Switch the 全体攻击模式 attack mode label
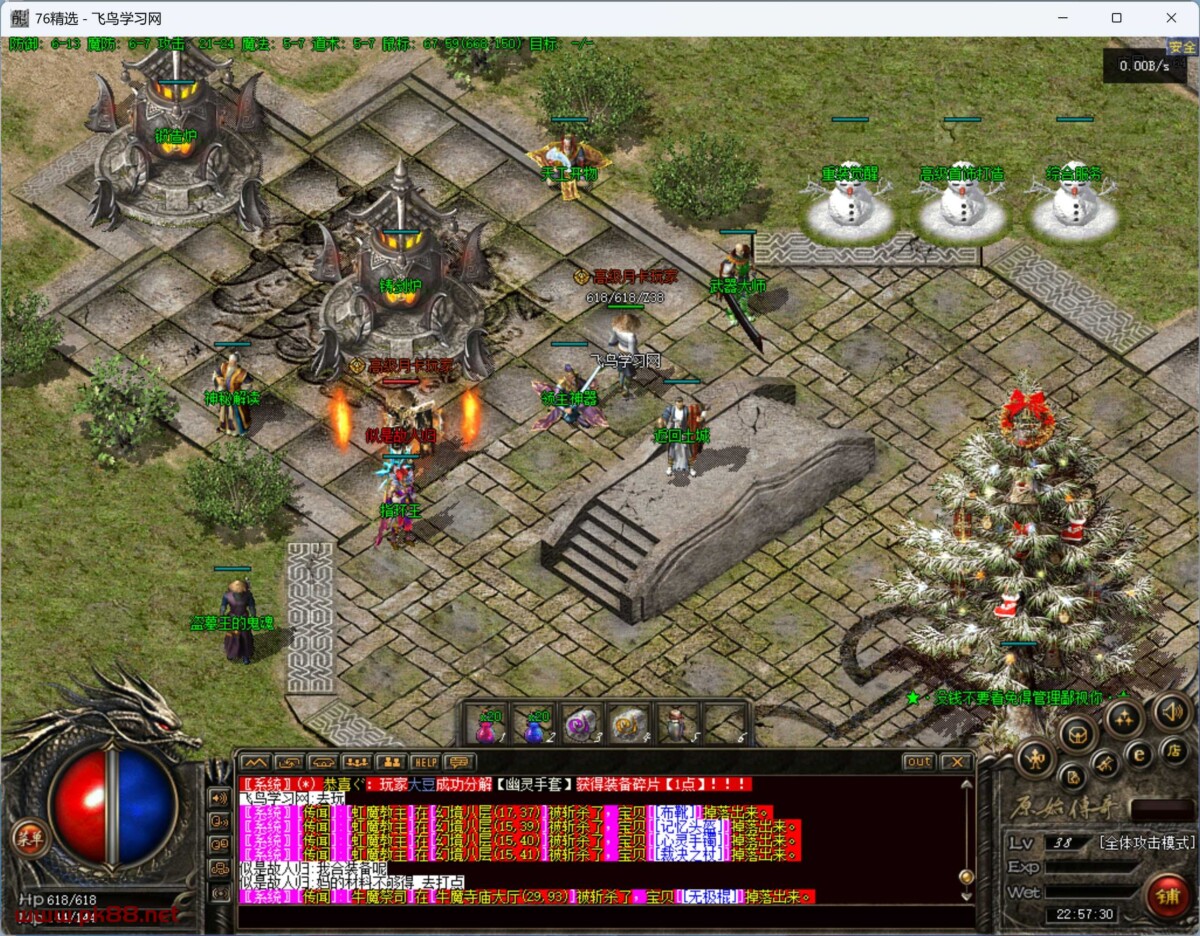Viewport: 1200px width, 936px height. tap(1145, 843)
